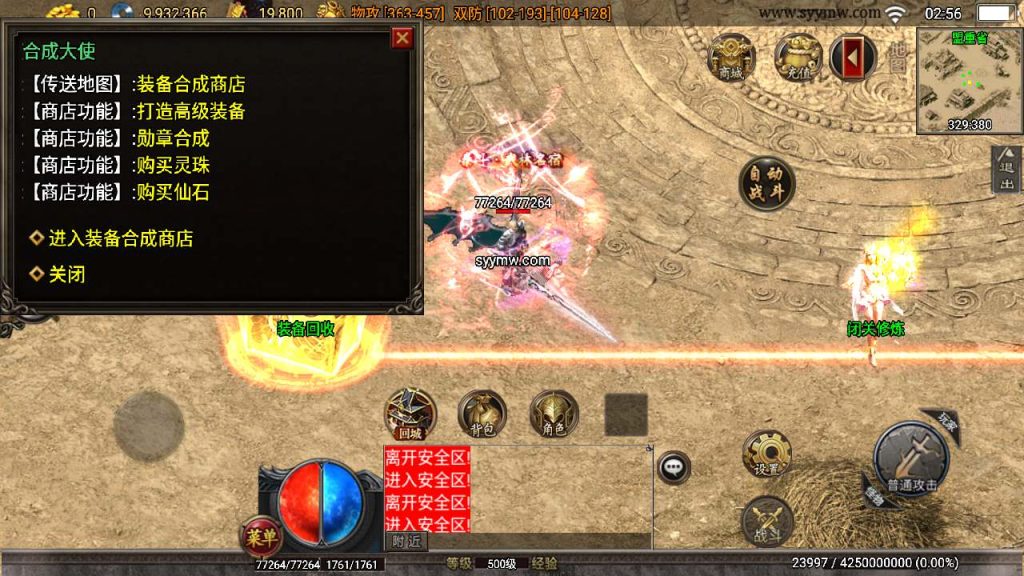
Task: Choose 进入装备合成商店 in the dialog
Action: (120, 238)
